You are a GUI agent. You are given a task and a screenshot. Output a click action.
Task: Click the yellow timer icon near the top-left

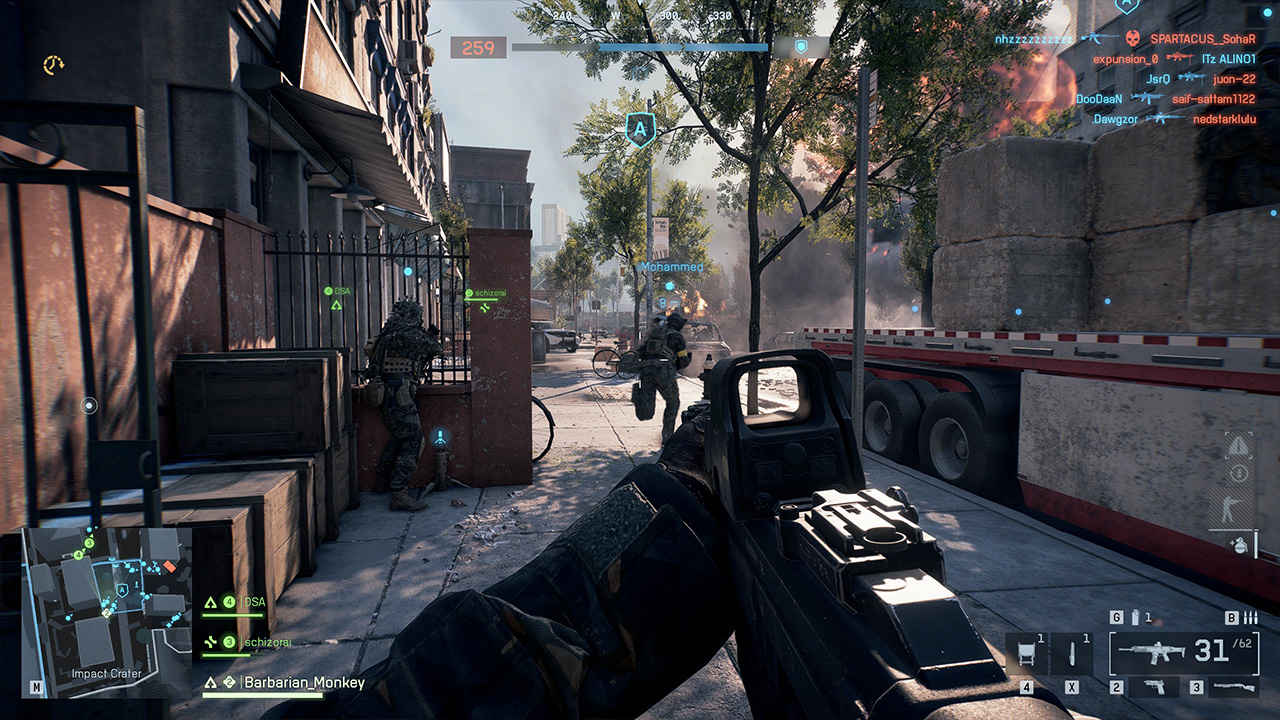click(53, 65)
